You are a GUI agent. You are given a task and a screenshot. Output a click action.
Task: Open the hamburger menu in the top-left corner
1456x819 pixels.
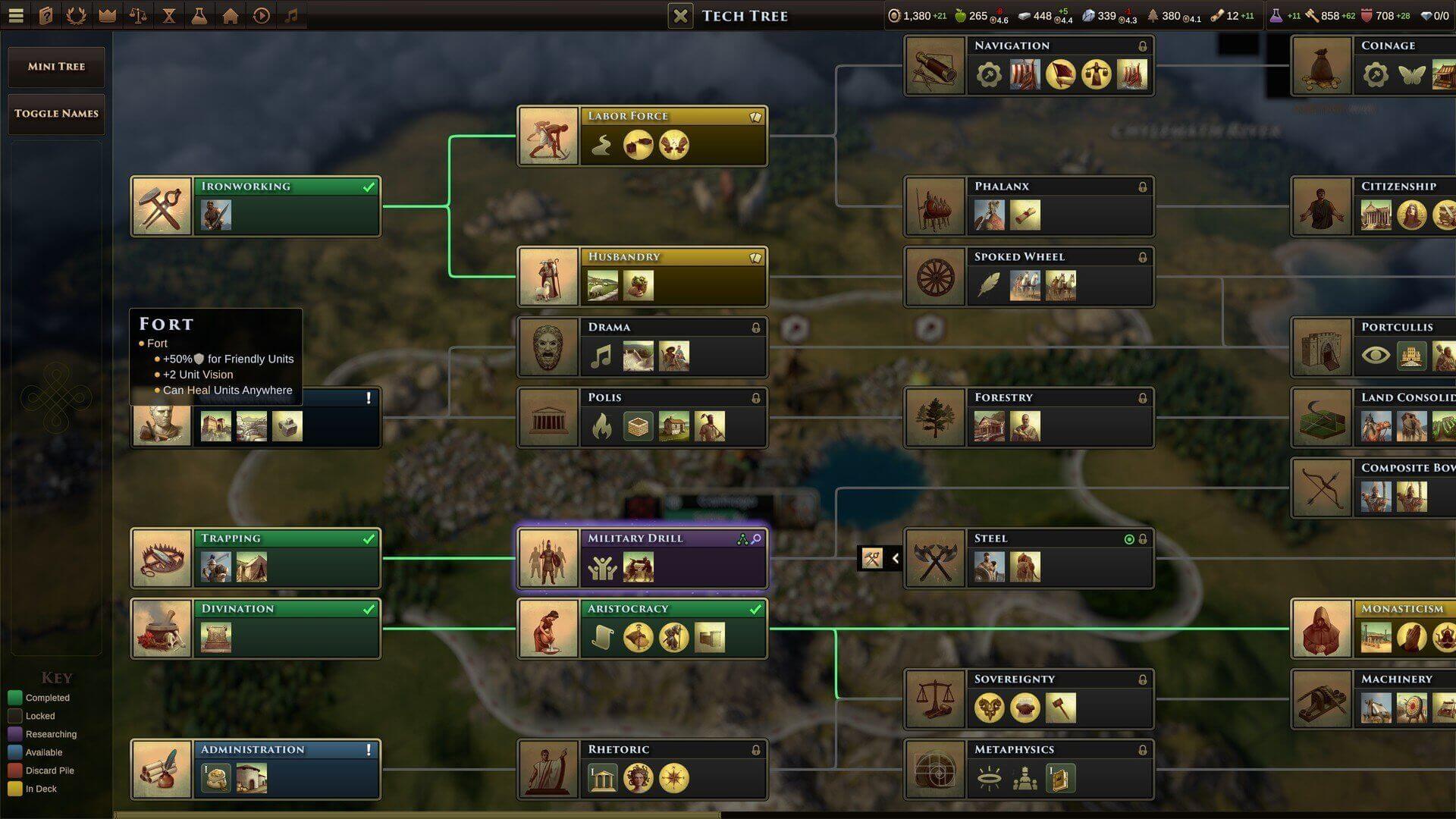tap(16, 14)
